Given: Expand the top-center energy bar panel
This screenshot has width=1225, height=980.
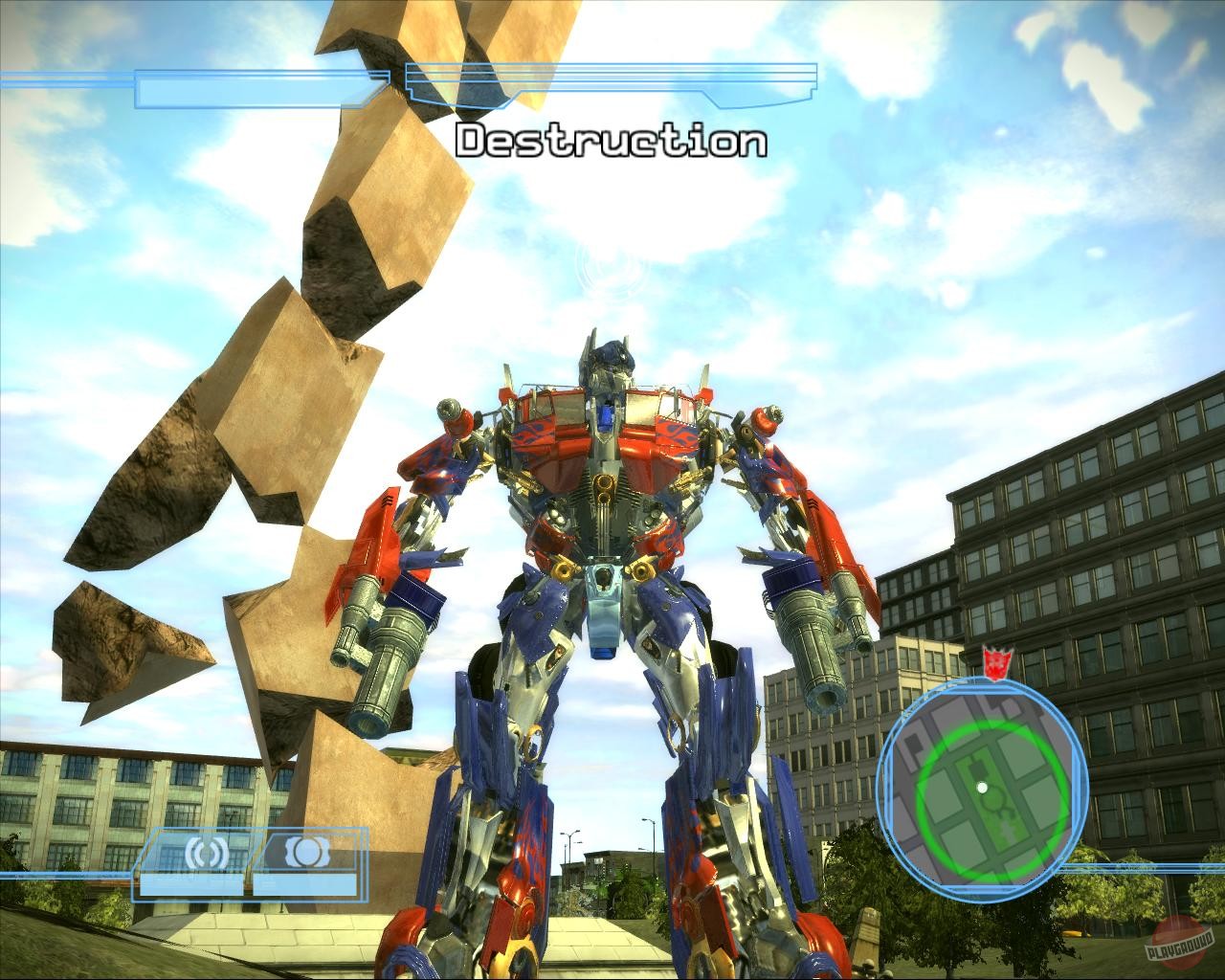Looking at the screenshot, I should pos(612,86).
